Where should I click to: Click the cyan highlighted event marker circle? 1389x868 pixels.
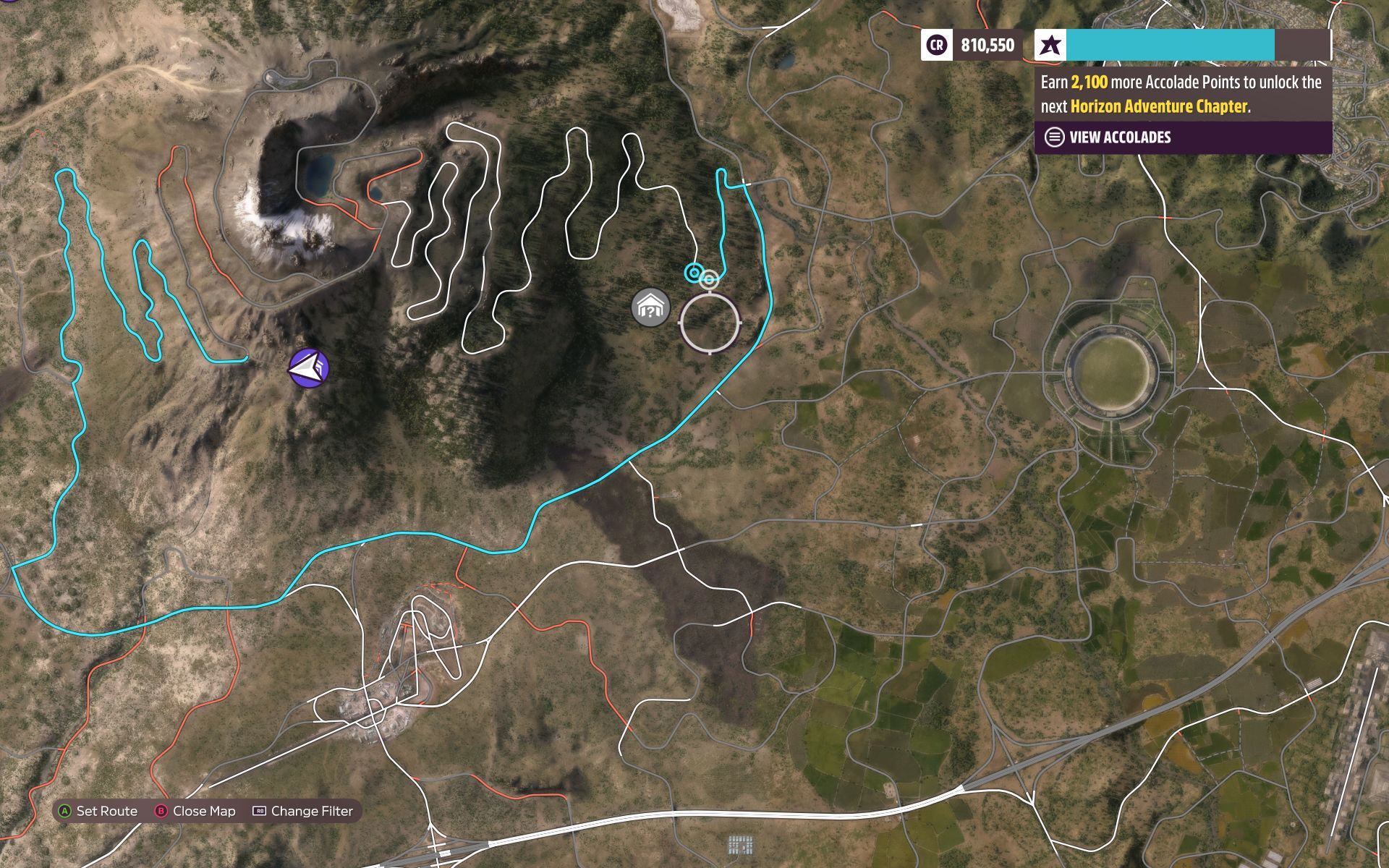(x=694, y=273)
